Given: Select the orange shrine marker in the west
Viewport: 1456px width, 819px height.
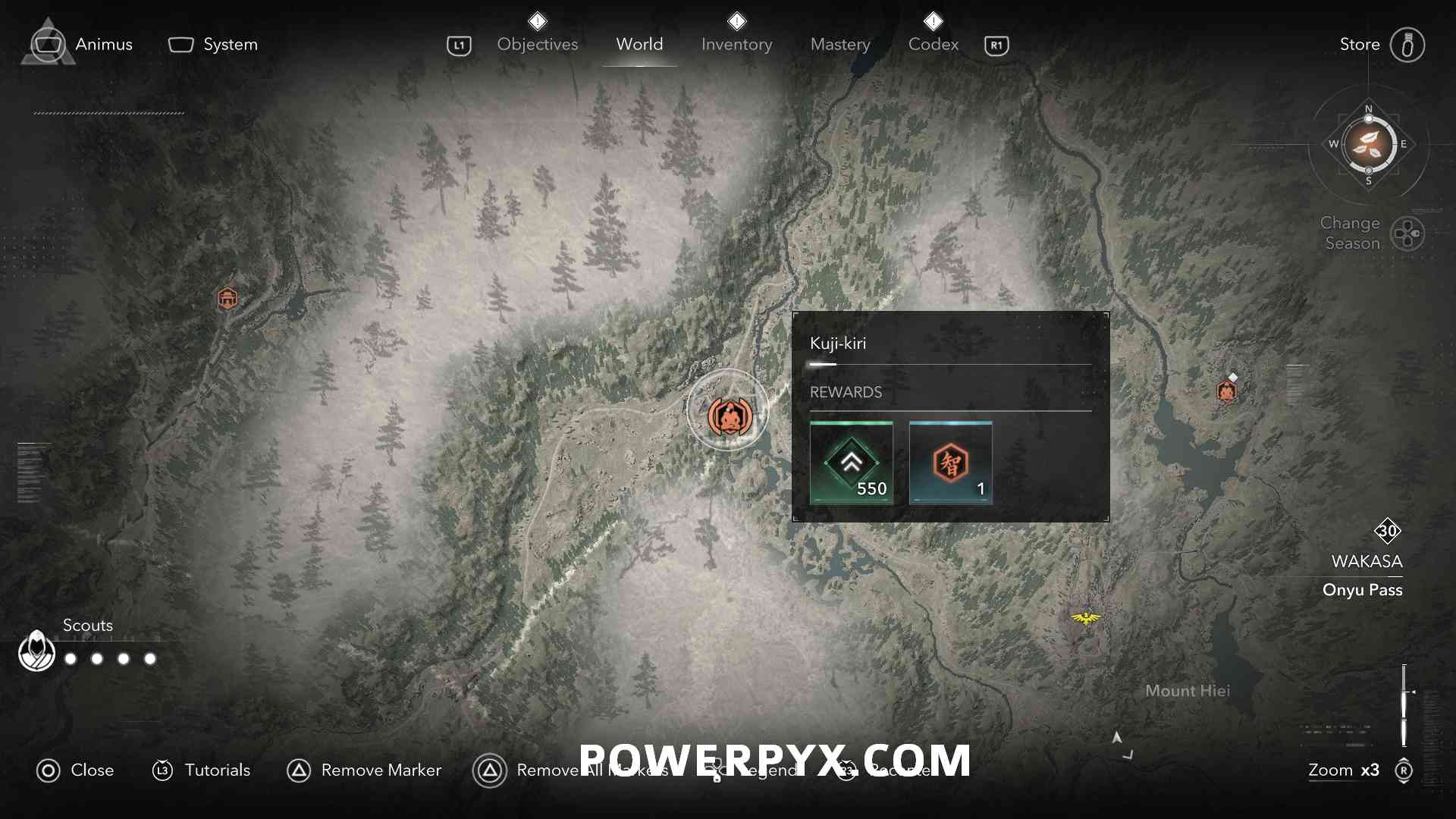Looking at the screenshot, I should [227, 298].
